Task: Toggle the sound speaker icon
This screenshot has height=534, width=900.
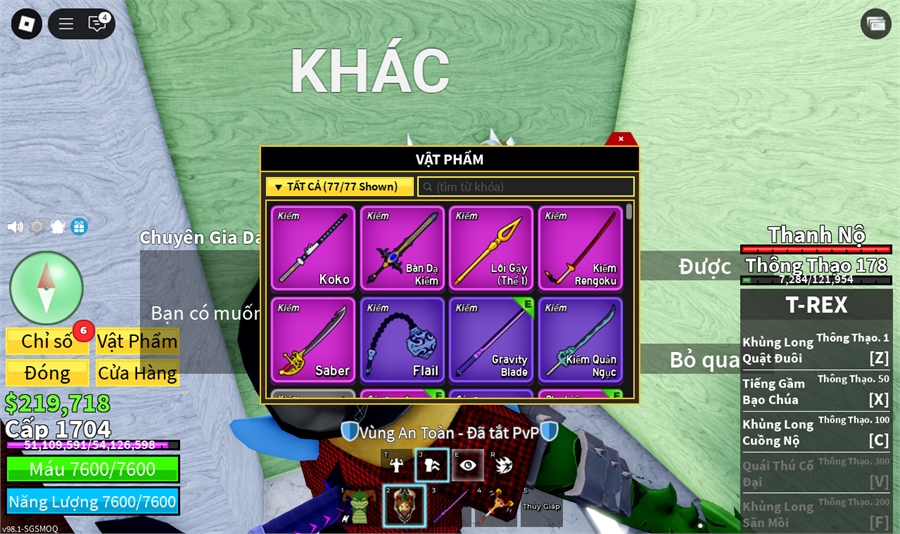Action: click(x=16, y=227)
